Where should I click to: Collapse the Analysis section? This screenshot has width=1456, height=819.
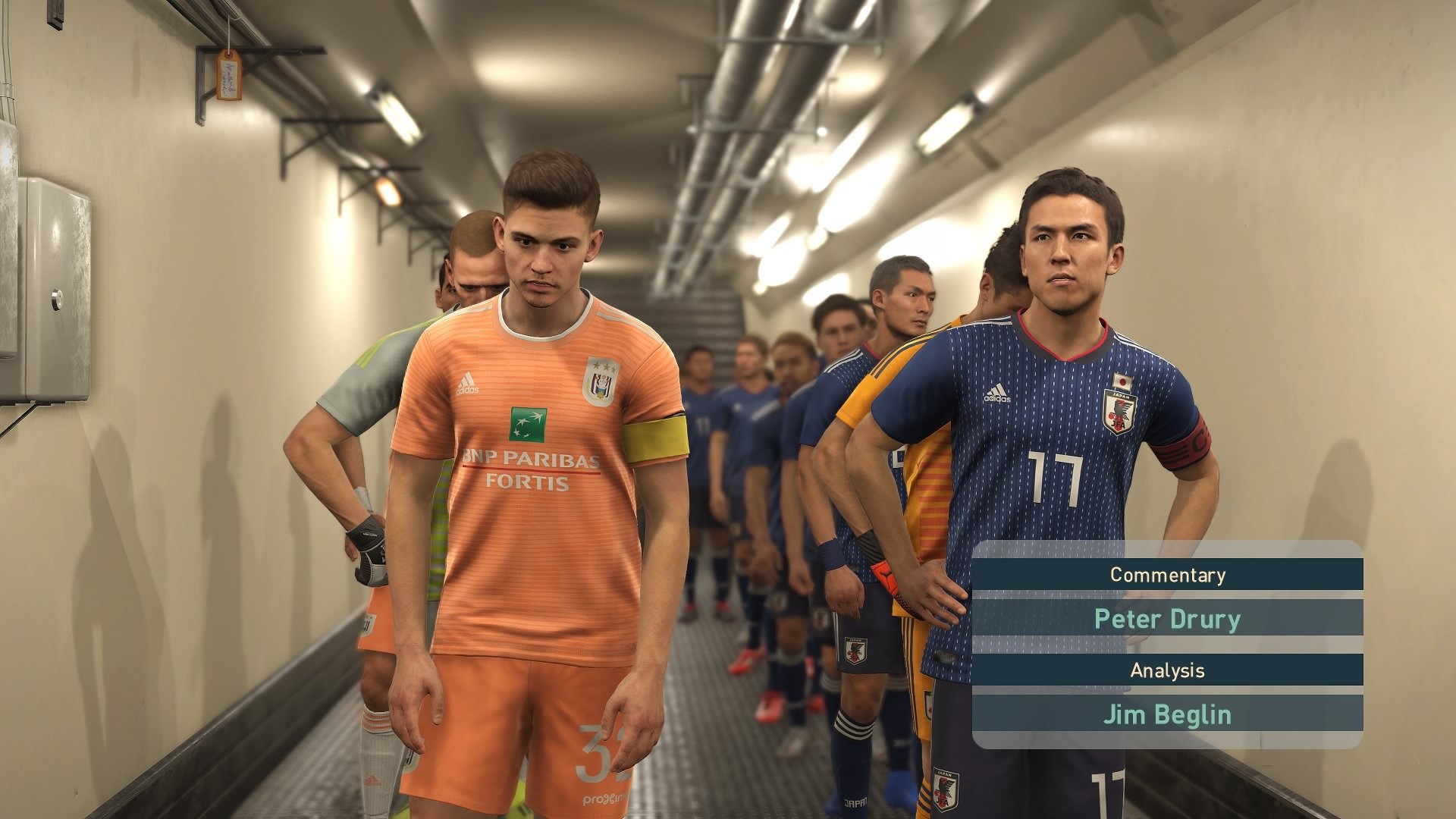(x=1168, y=670)
